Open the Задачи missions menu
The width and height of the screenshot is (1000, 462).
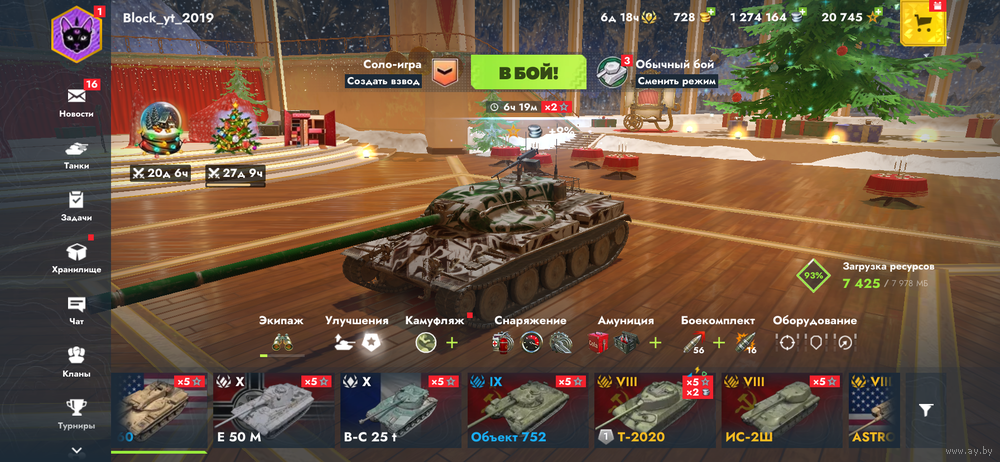76,204
